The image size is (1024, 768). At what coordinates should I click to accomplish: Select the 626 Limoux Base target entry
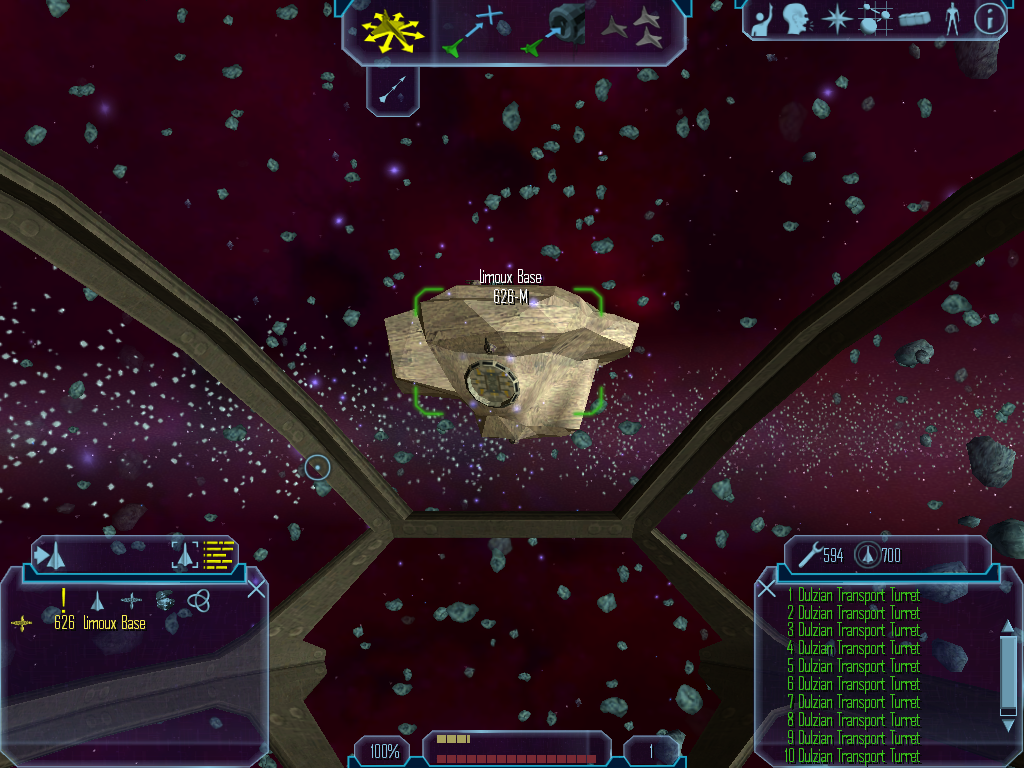coord(99,624)
